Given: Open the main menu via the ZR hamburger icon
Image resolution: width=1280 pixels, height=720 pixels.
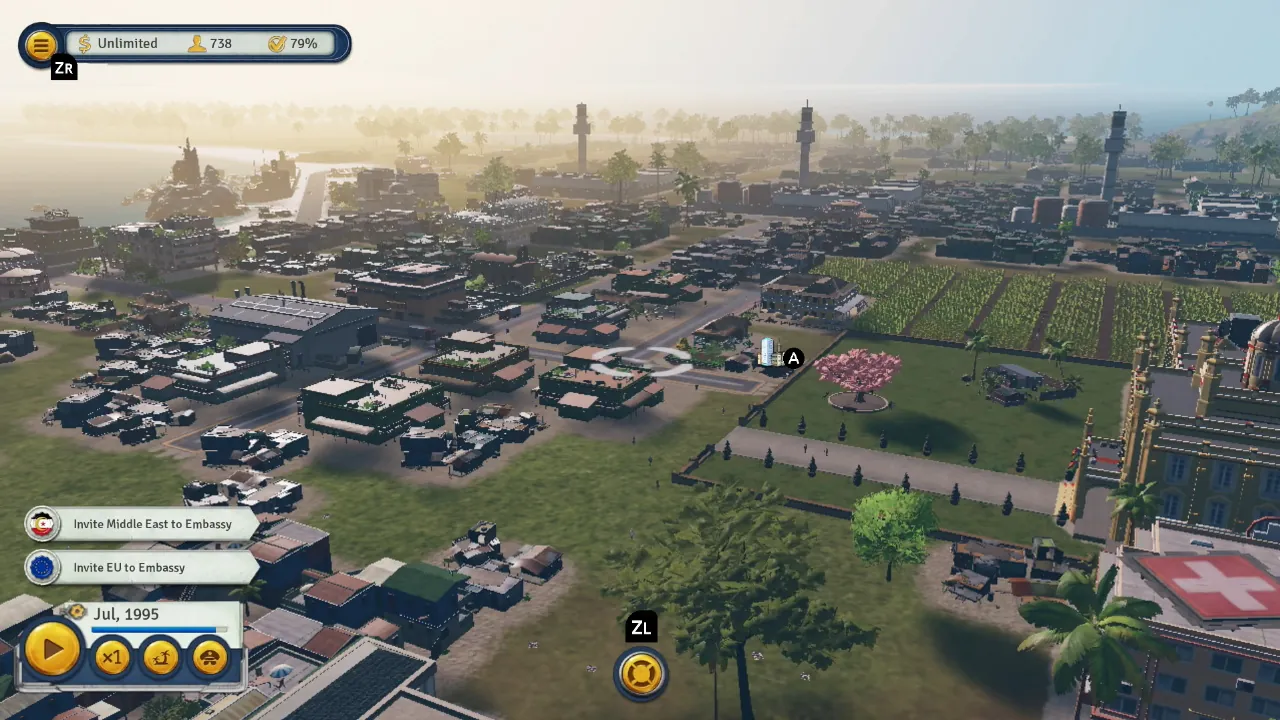Looking at the screenshot, I should pos(41,44).
